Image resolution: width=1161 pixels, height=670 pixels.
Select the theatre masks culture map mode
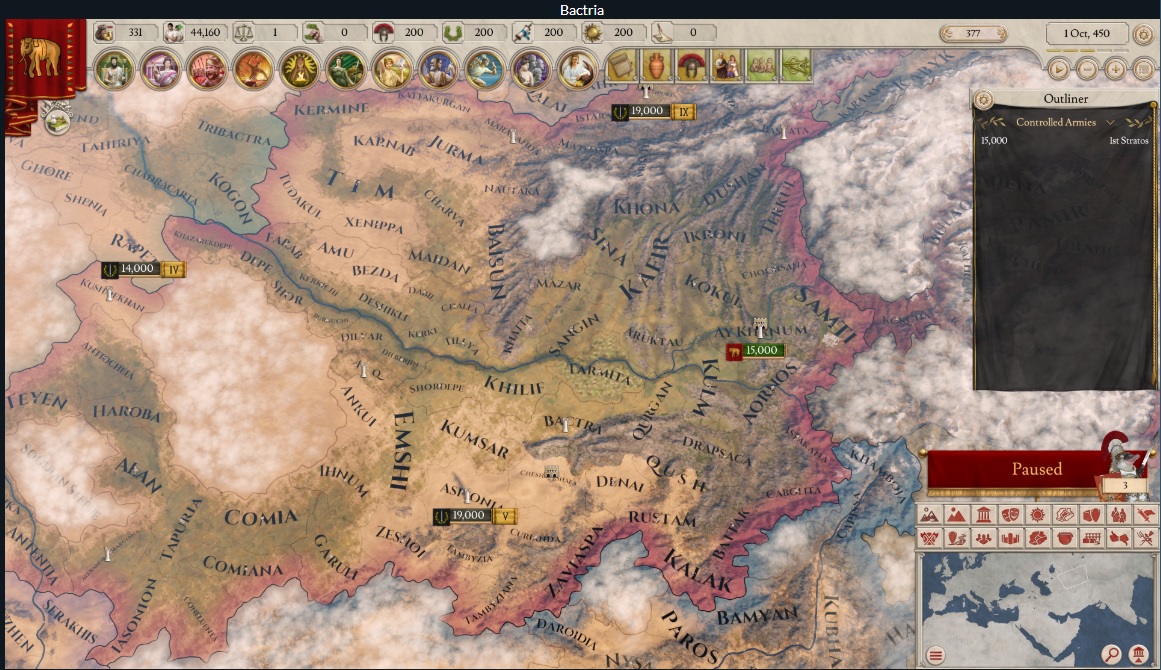(x=1010, y=514)
